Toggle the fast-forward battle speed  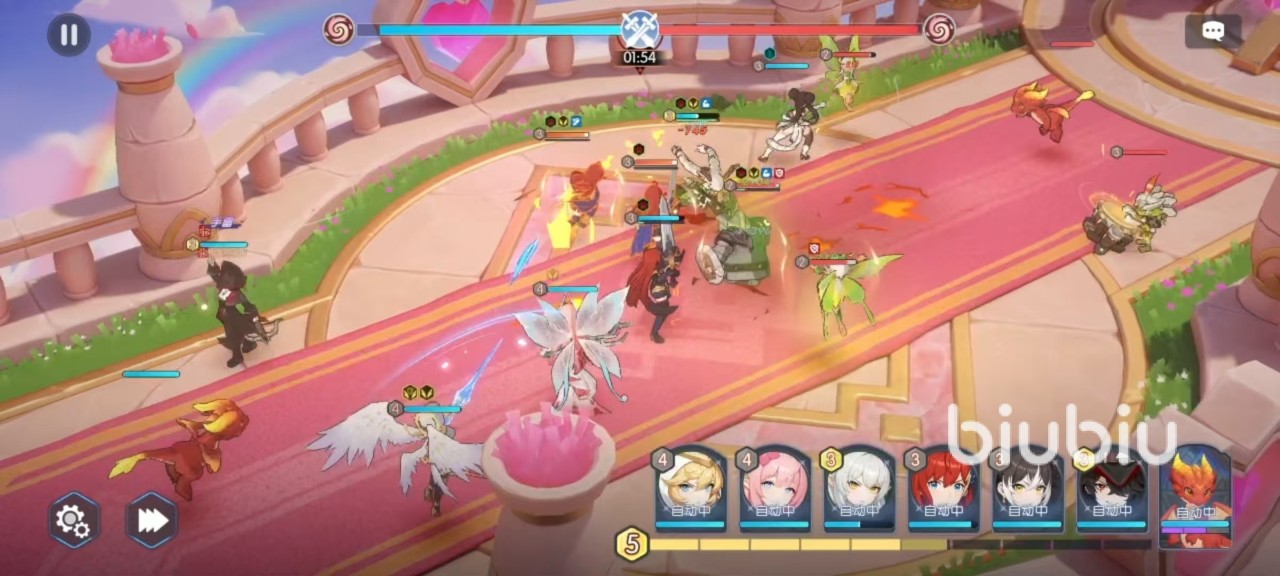pyautogui.click(x=152, y=520)
